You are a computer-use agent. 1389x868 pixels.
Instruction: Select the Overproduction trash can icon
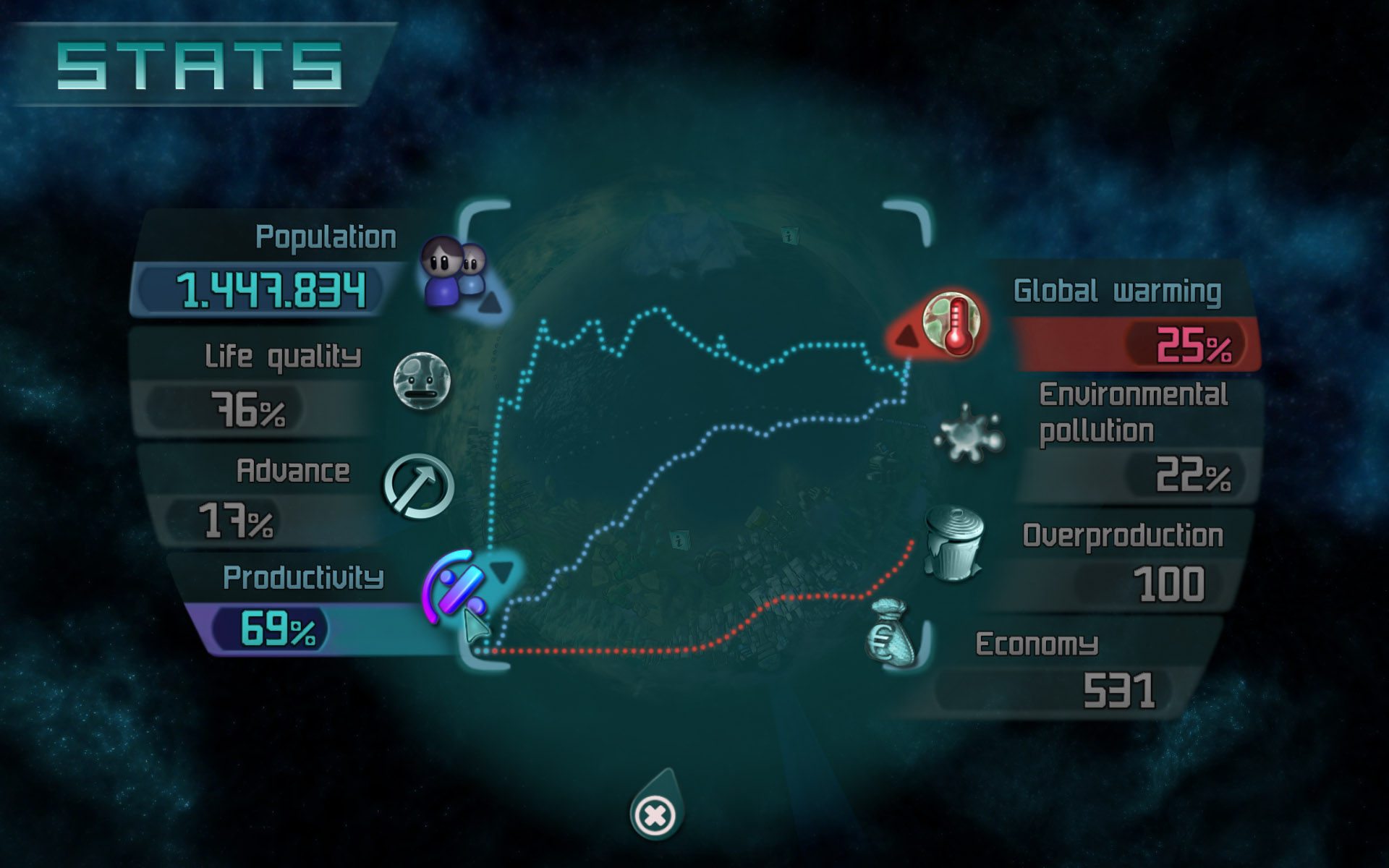[x=956, y=543]
